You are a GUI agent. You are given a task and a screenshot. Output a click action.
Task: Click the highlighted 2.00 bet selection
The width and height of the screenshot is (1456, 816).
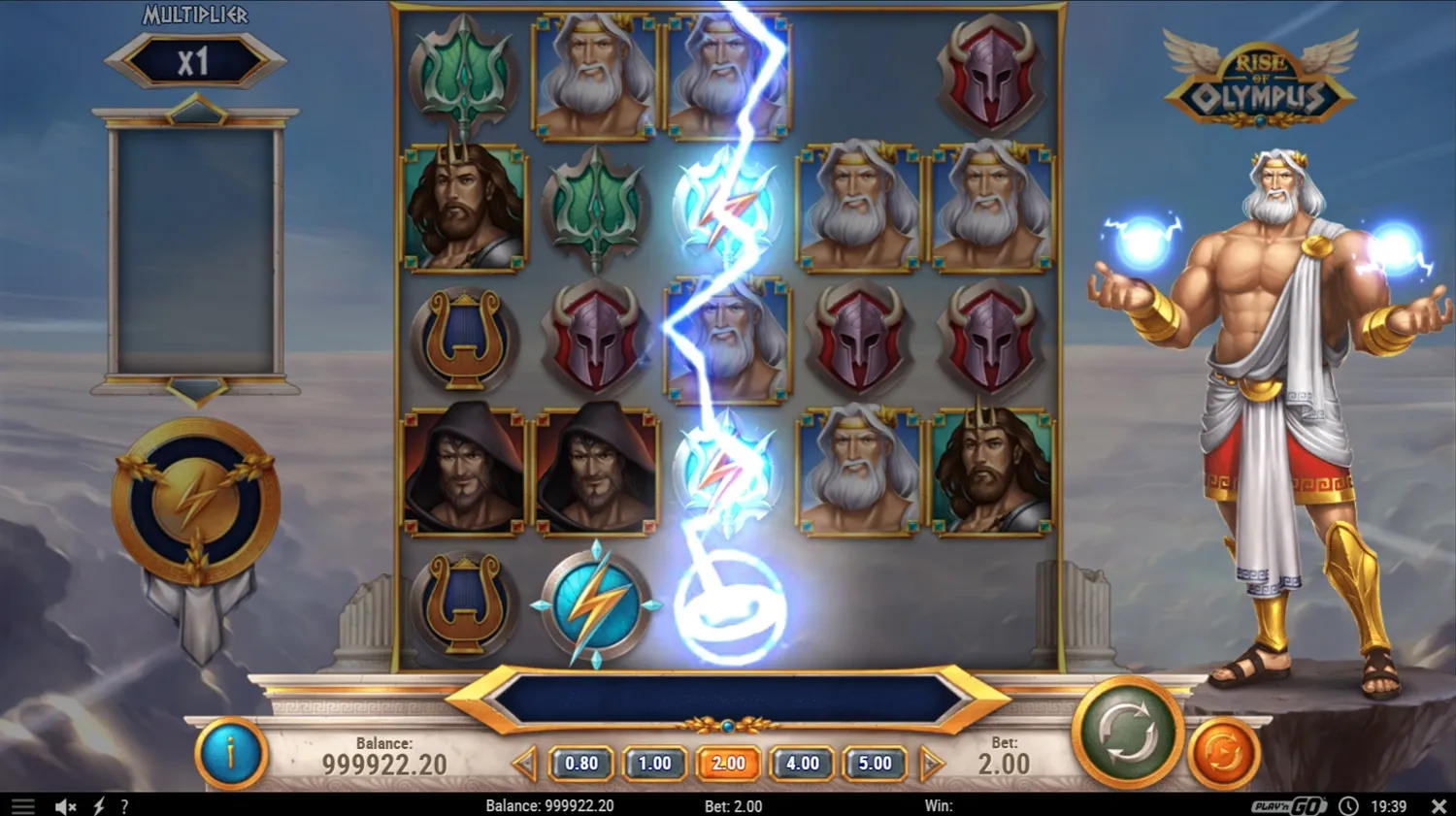pyautogui.click(x=728, y=764)
